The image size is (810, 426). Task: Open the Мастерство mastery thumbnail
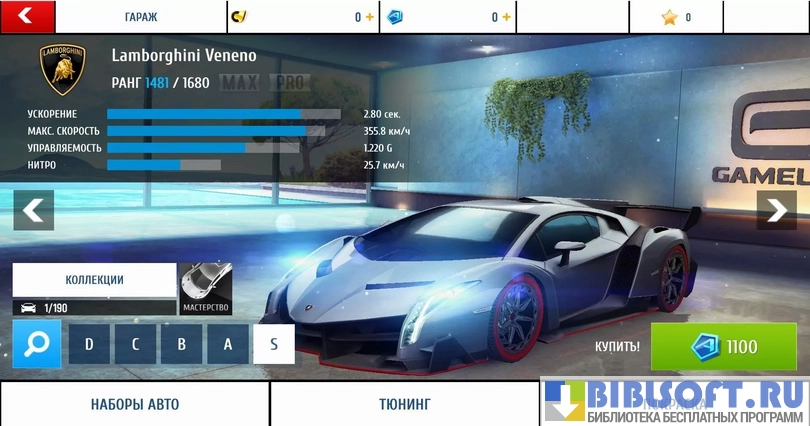[206, 289]
